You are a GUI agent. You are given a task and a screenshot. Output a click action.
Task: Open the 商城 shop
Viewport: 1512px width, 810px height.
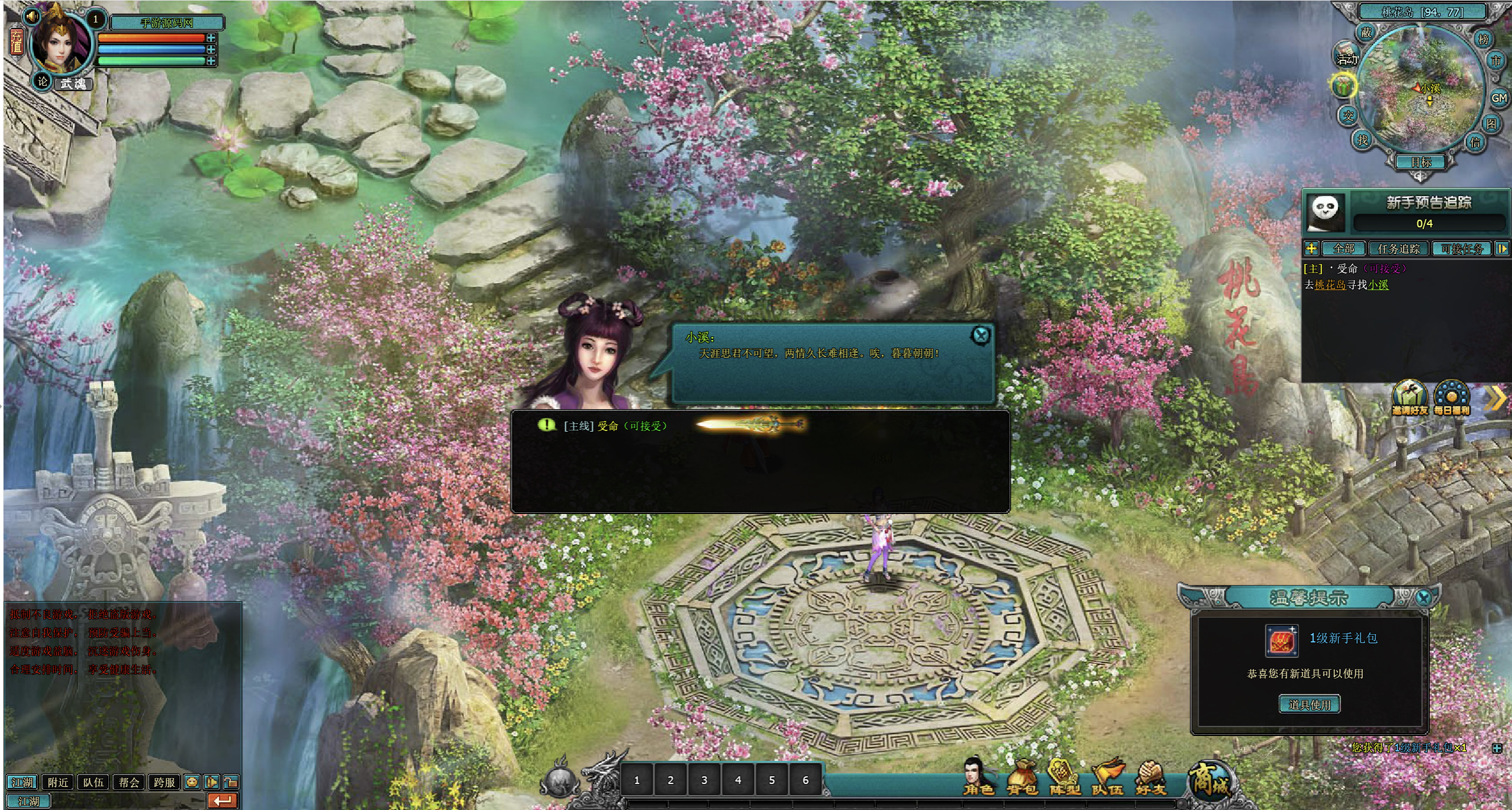tap(1210, 779)
